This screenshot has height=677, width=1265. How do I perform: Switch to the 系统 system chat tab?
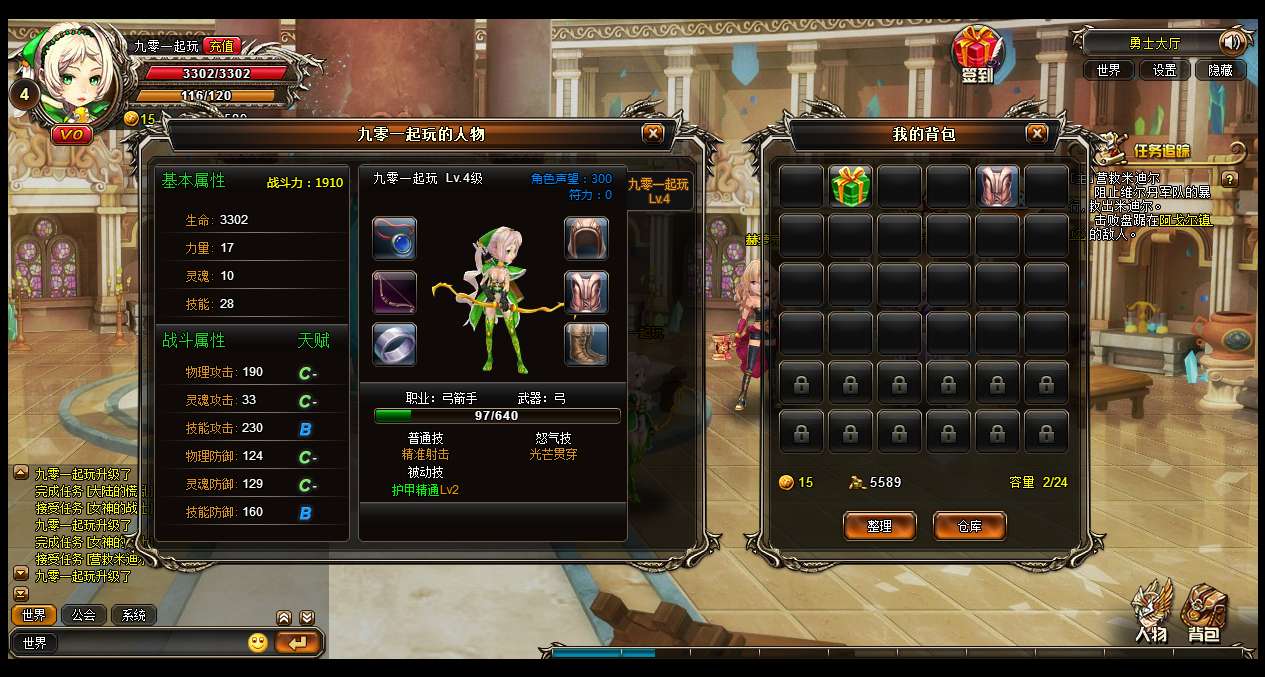pyautogui.click(x=134, y=615)
